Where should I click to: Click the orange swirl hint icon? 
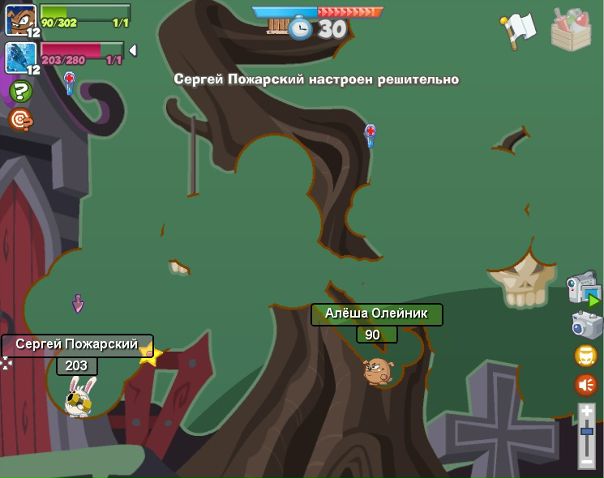pos(20,119)
